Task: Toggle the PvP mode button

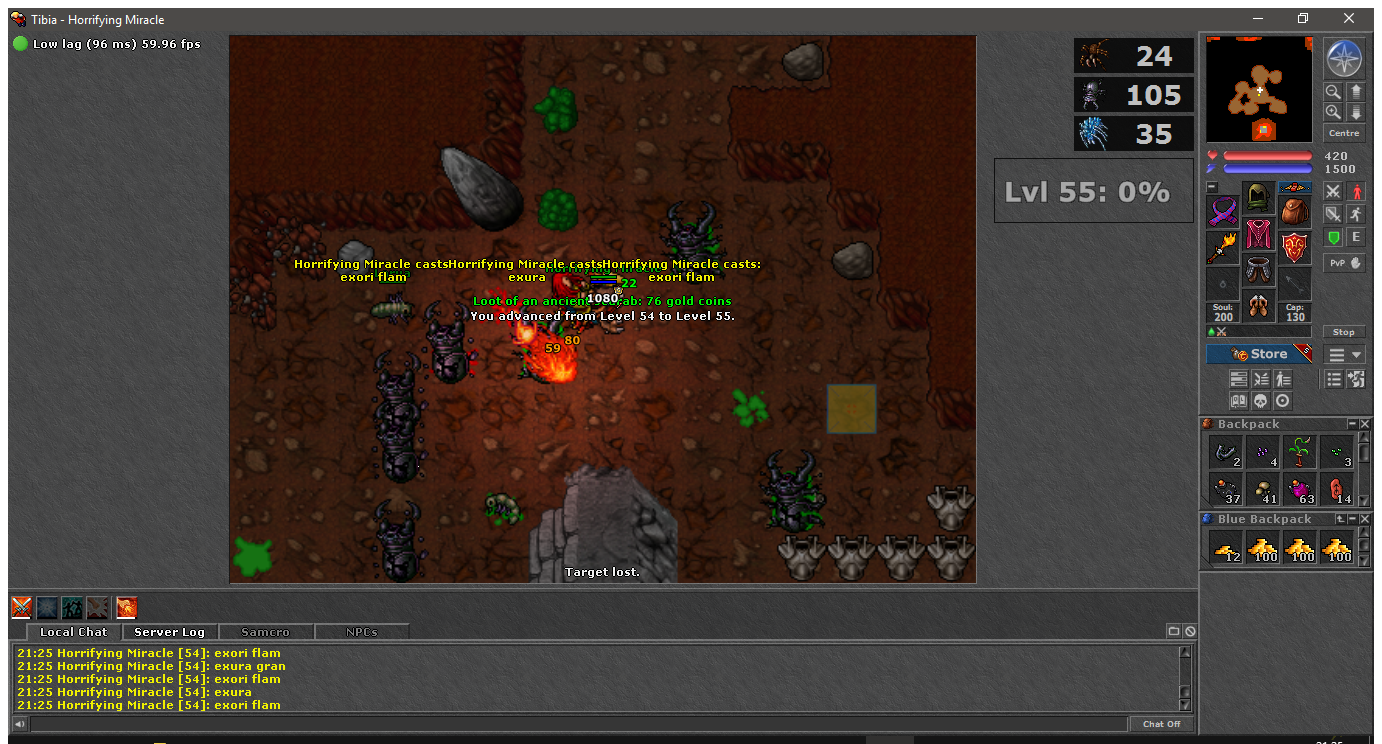Action: pos(1344,263)
